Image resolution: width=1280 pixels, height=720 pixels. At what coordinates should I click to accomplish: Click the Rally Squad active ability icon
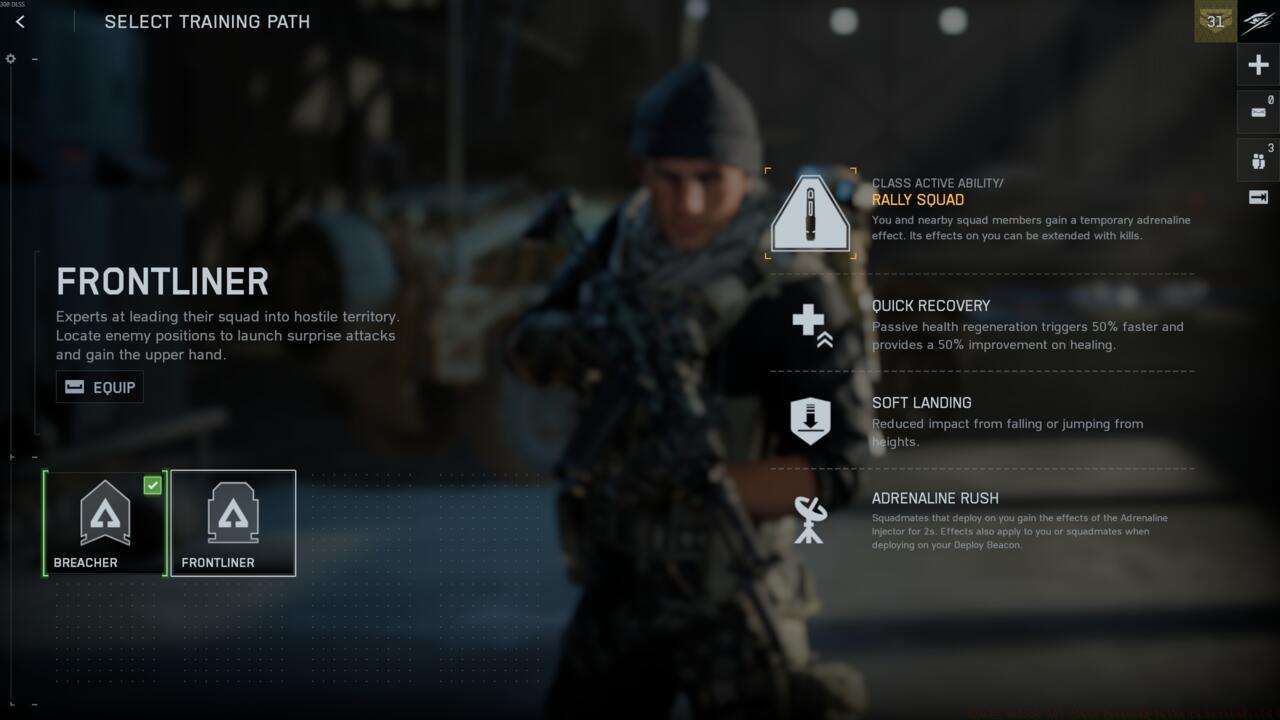click(810, 212)
